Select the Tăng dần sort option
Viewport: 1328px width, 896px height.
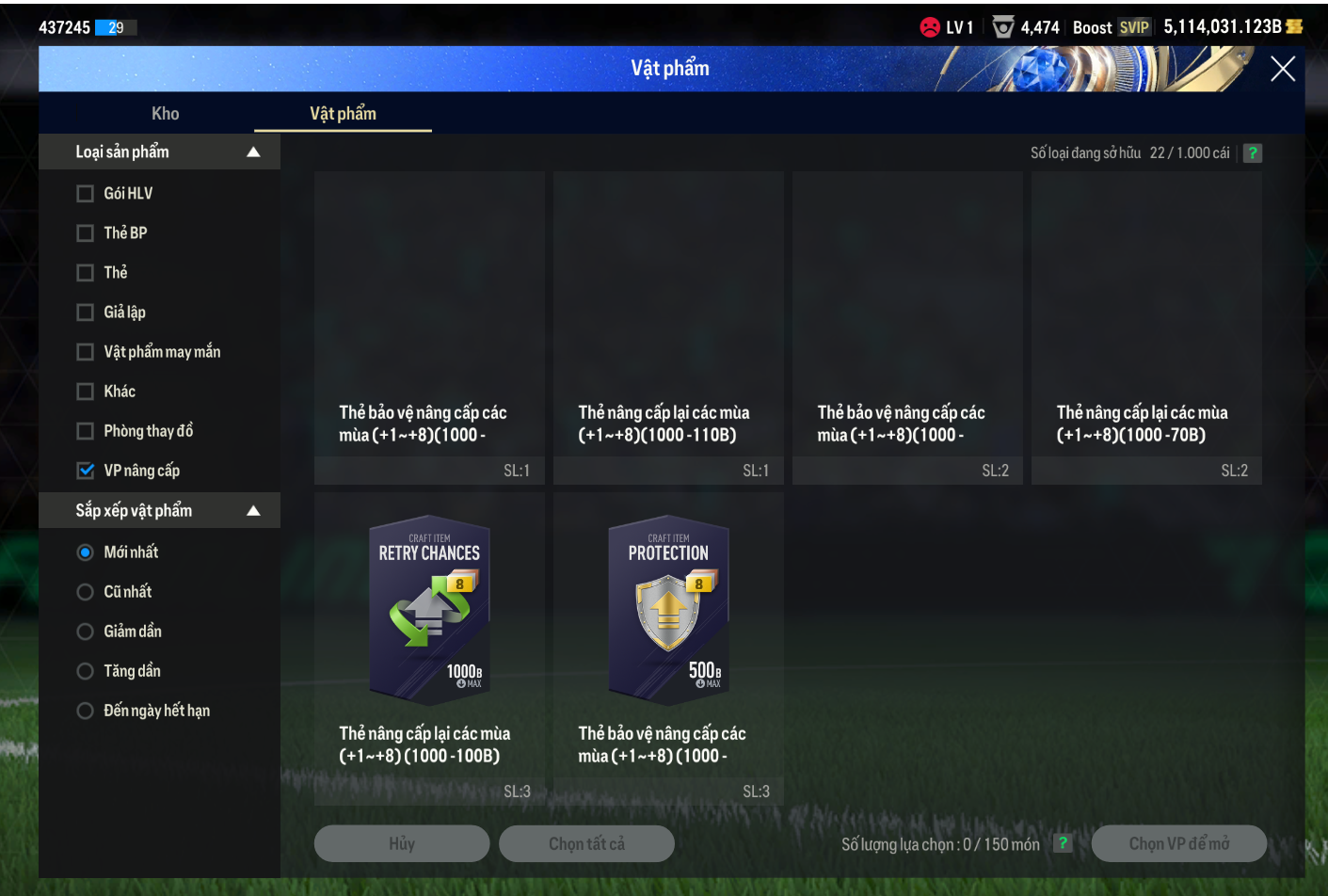pos(86,671)
